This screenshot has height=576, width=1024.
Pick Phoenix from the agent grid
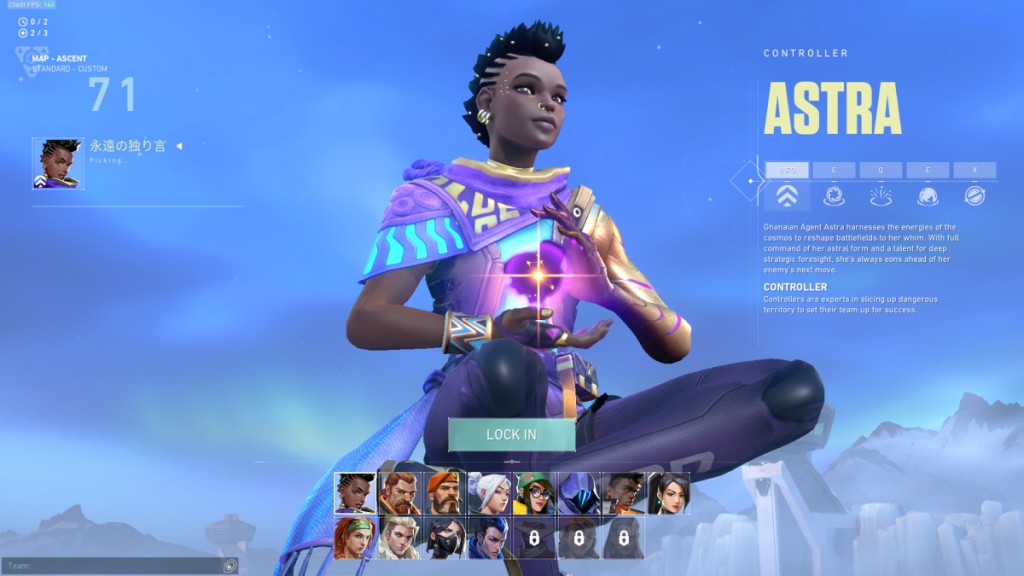coord(624,493)
